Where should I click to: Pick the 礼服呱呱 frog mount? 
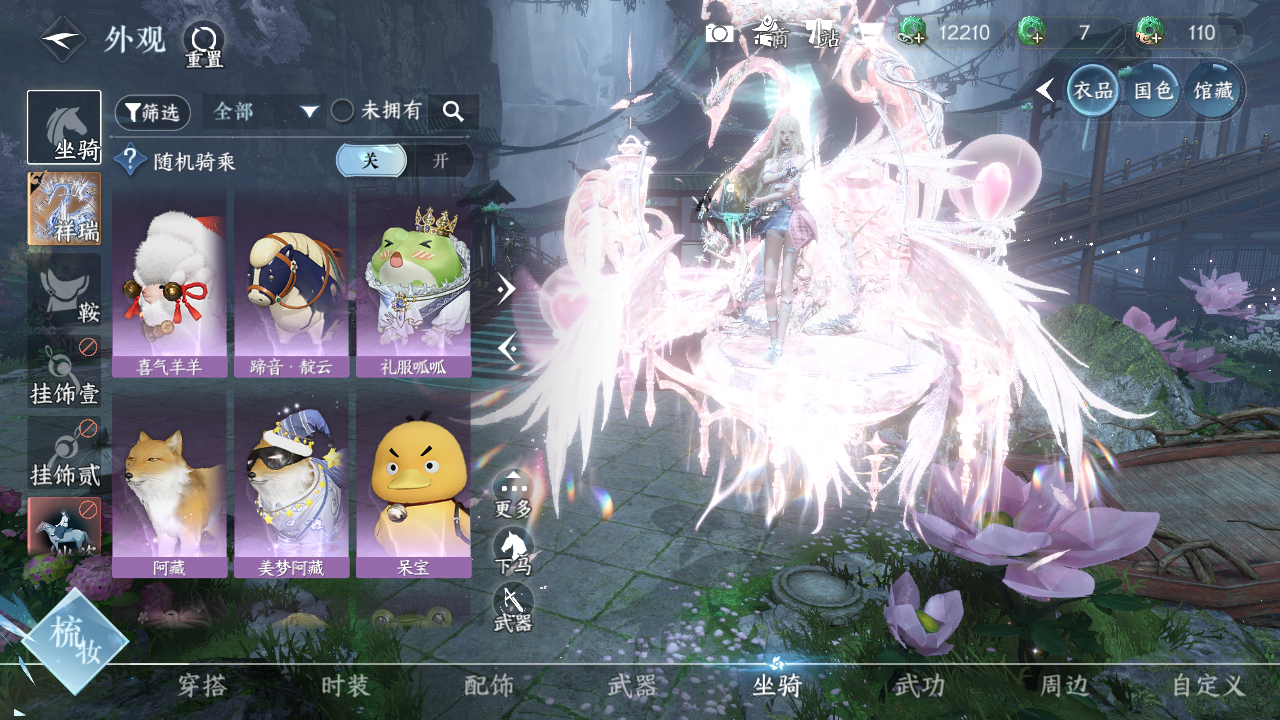(413, 286)
